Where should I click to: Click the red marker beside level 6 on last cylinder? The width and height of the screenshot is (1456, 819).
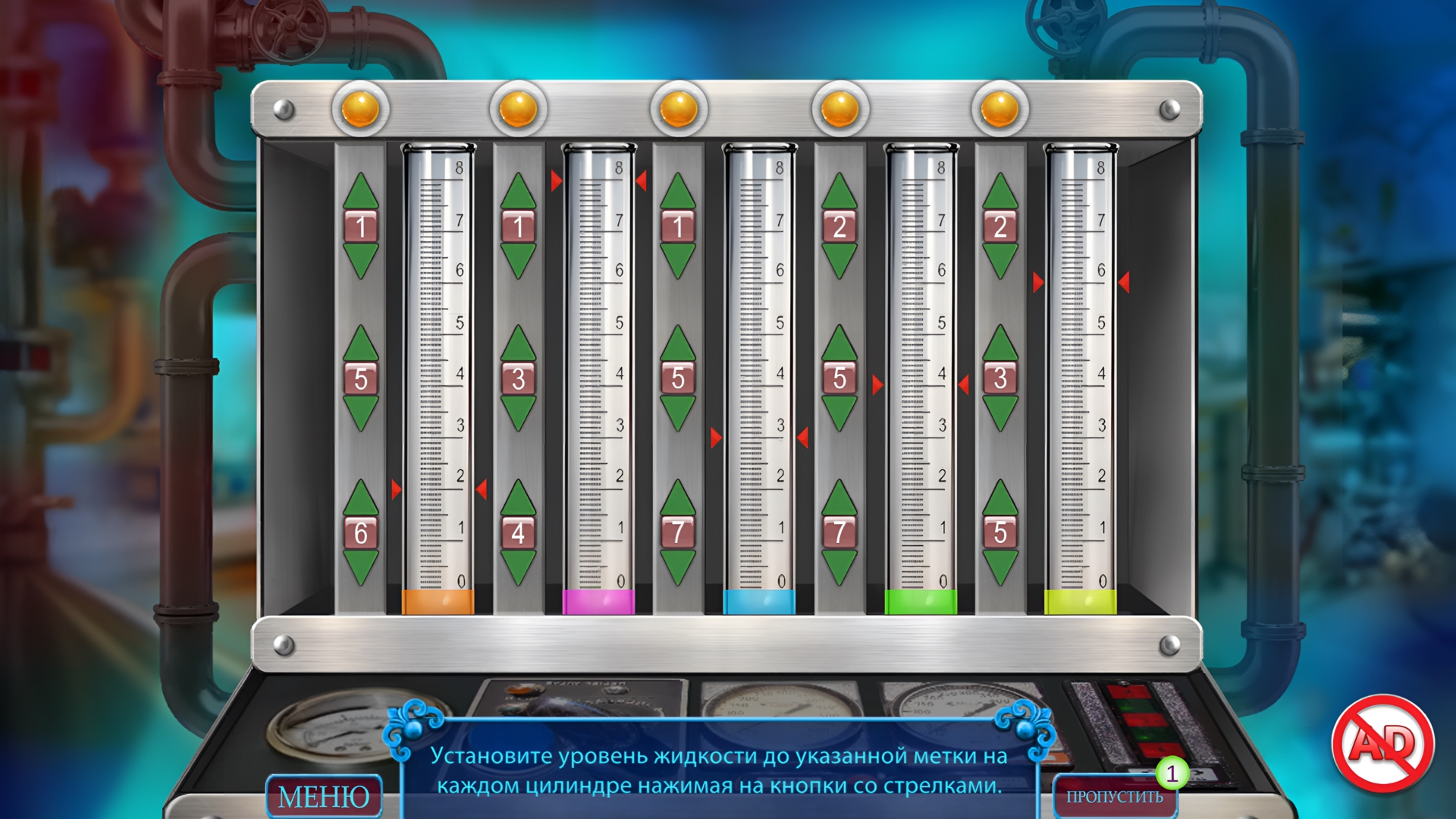(1039, 281)
